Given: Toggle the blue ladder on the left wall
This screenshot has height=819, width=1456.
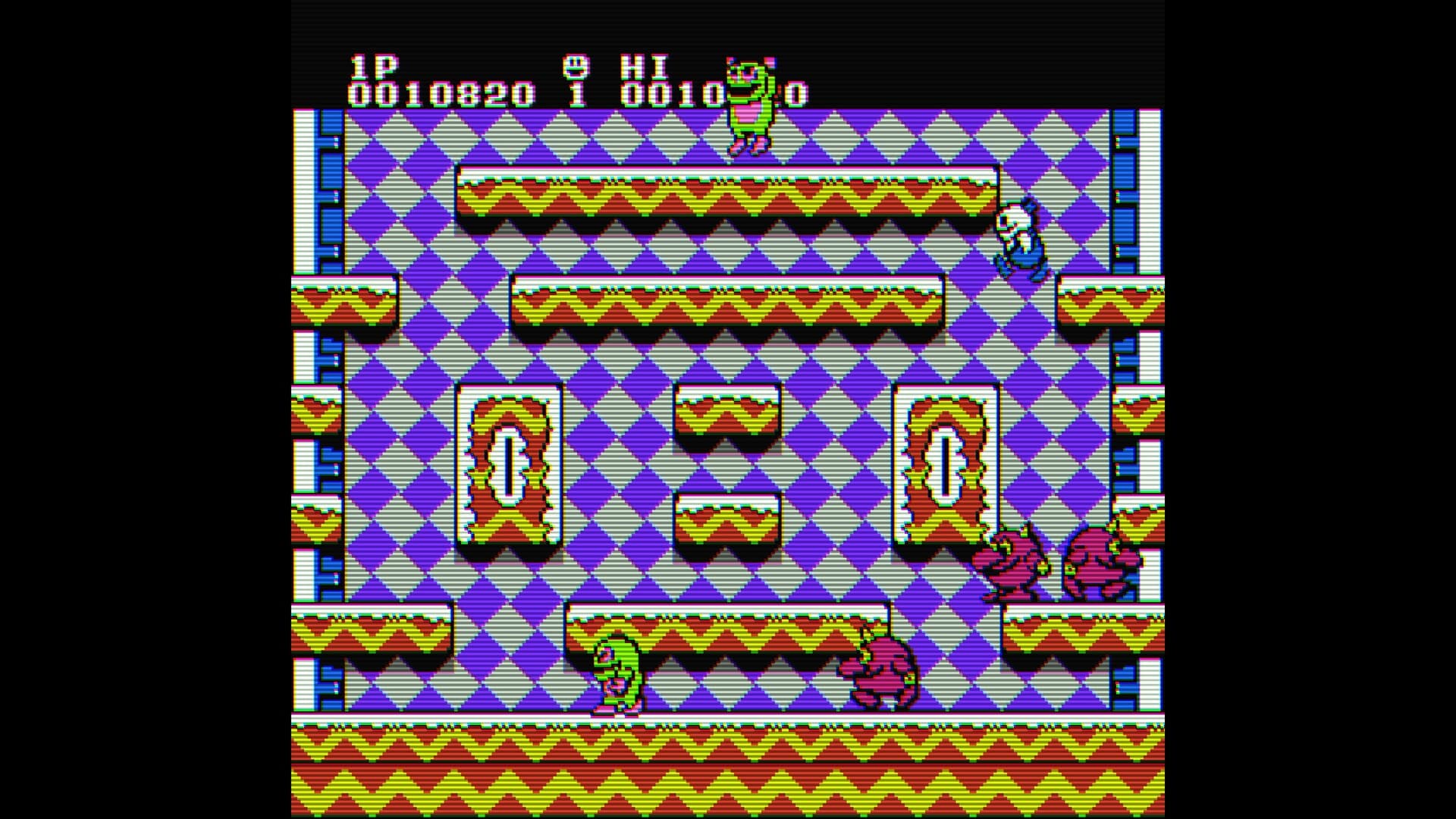Looking at the screenshot, I should [x=331, y=190].
